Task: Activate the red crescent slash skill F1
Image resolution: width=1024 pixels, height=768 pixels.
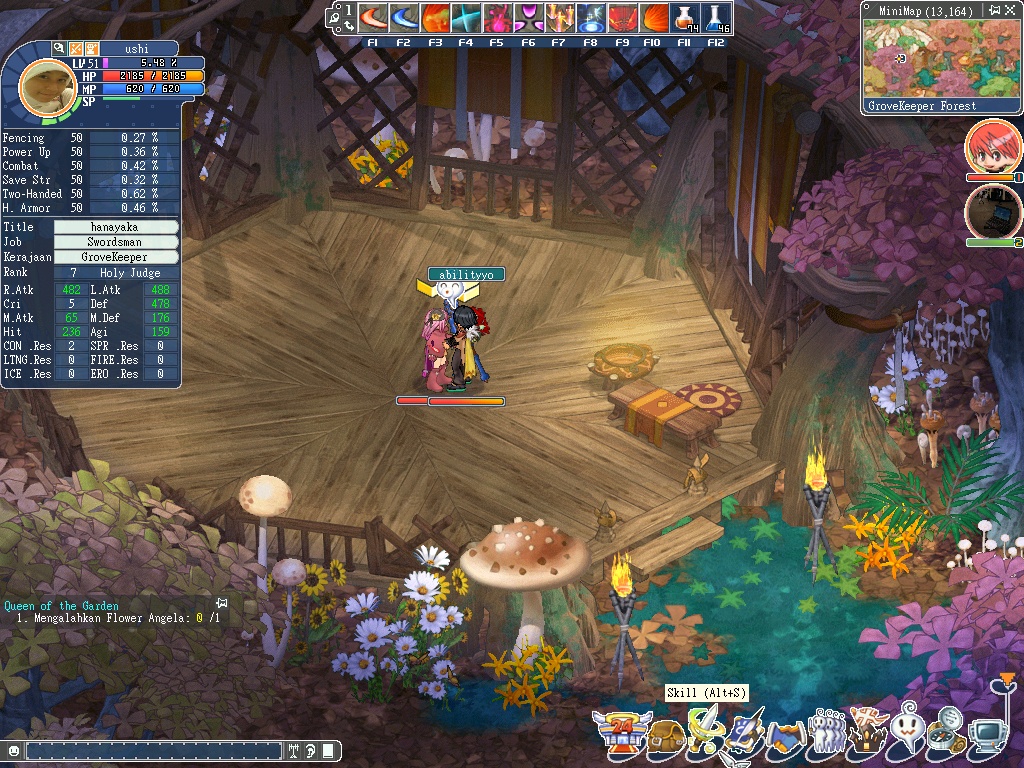Action: (x=372, y=19)
